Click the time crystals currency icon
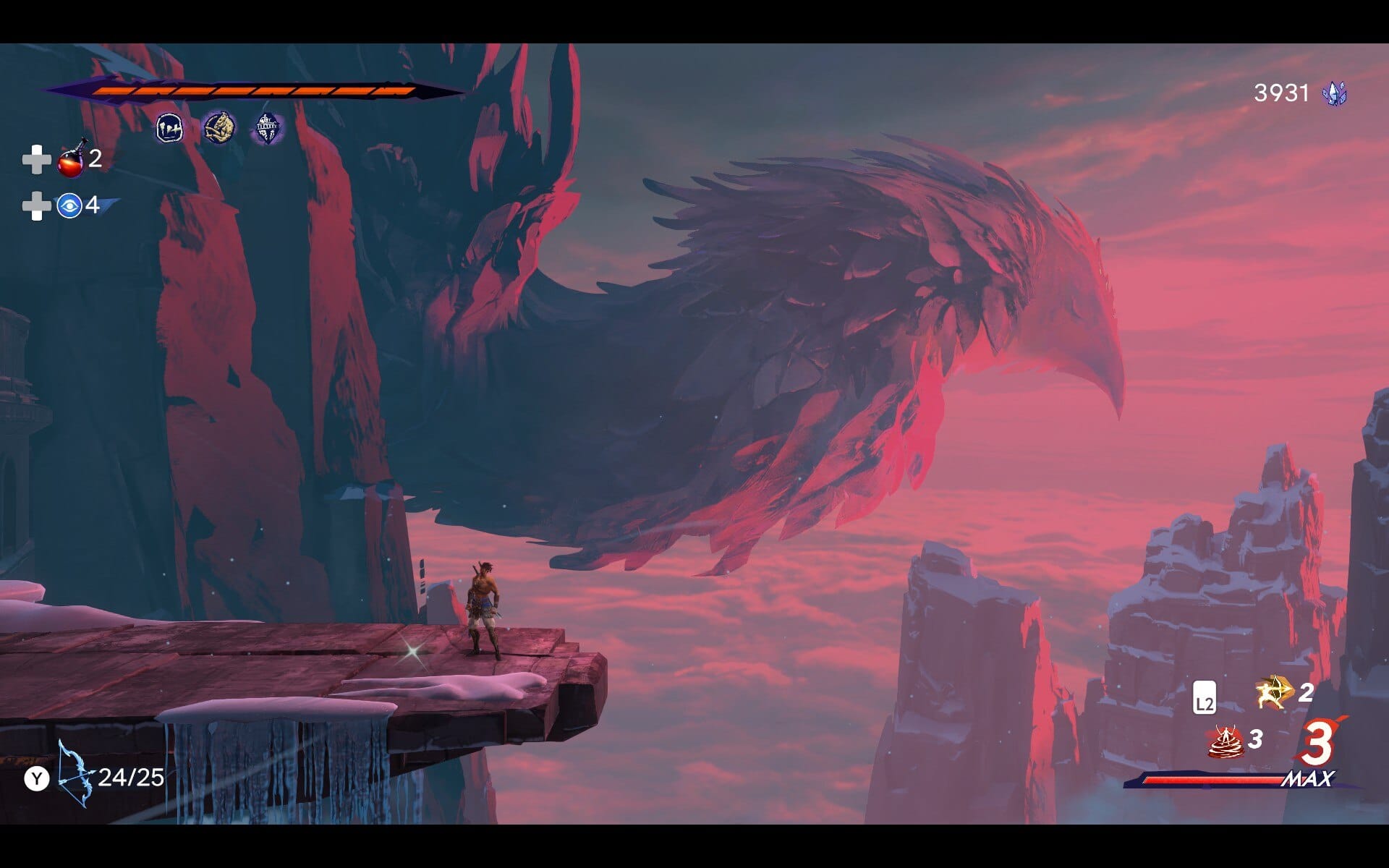 [1334, 93]
